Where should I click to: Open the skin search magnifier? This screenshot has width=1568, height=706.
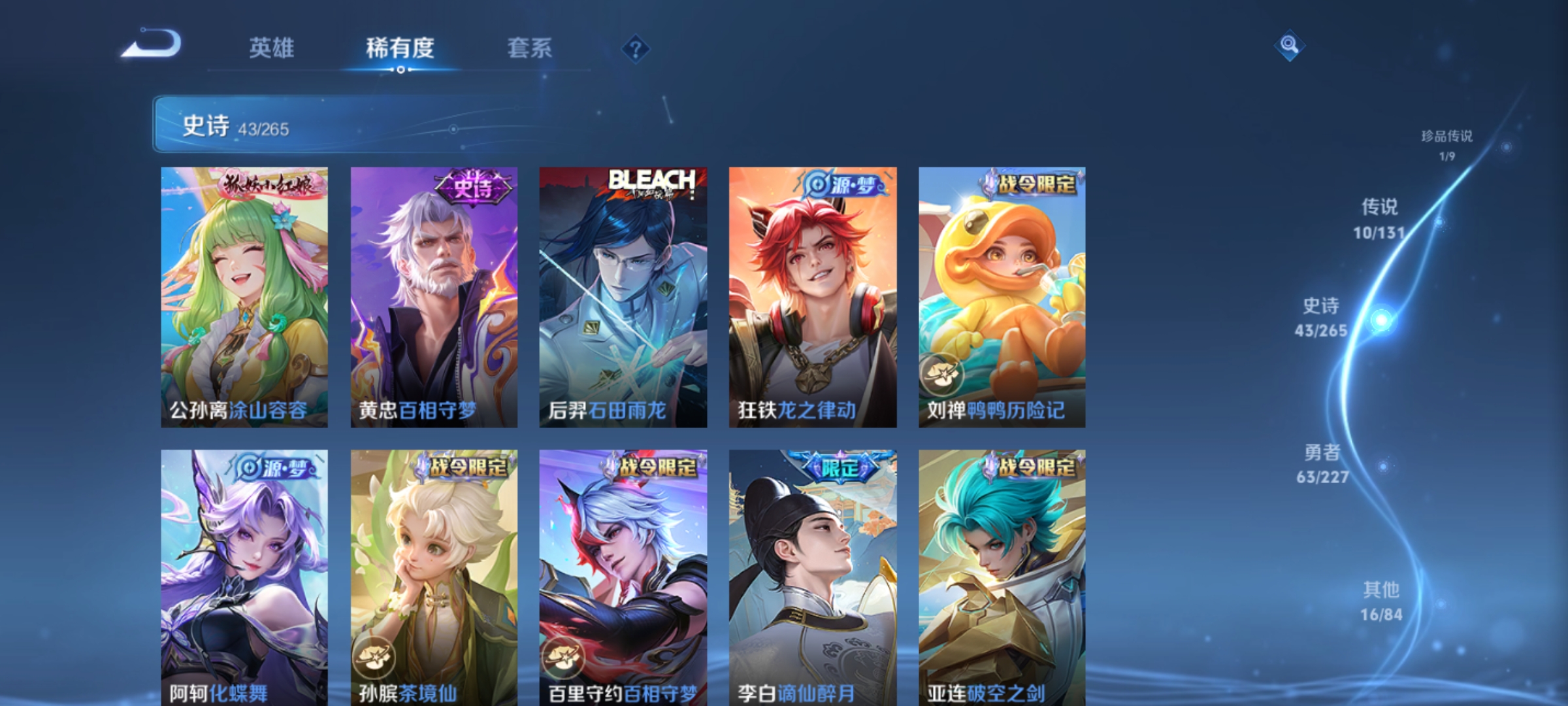pyautogui.click(x=1289, y=45)
